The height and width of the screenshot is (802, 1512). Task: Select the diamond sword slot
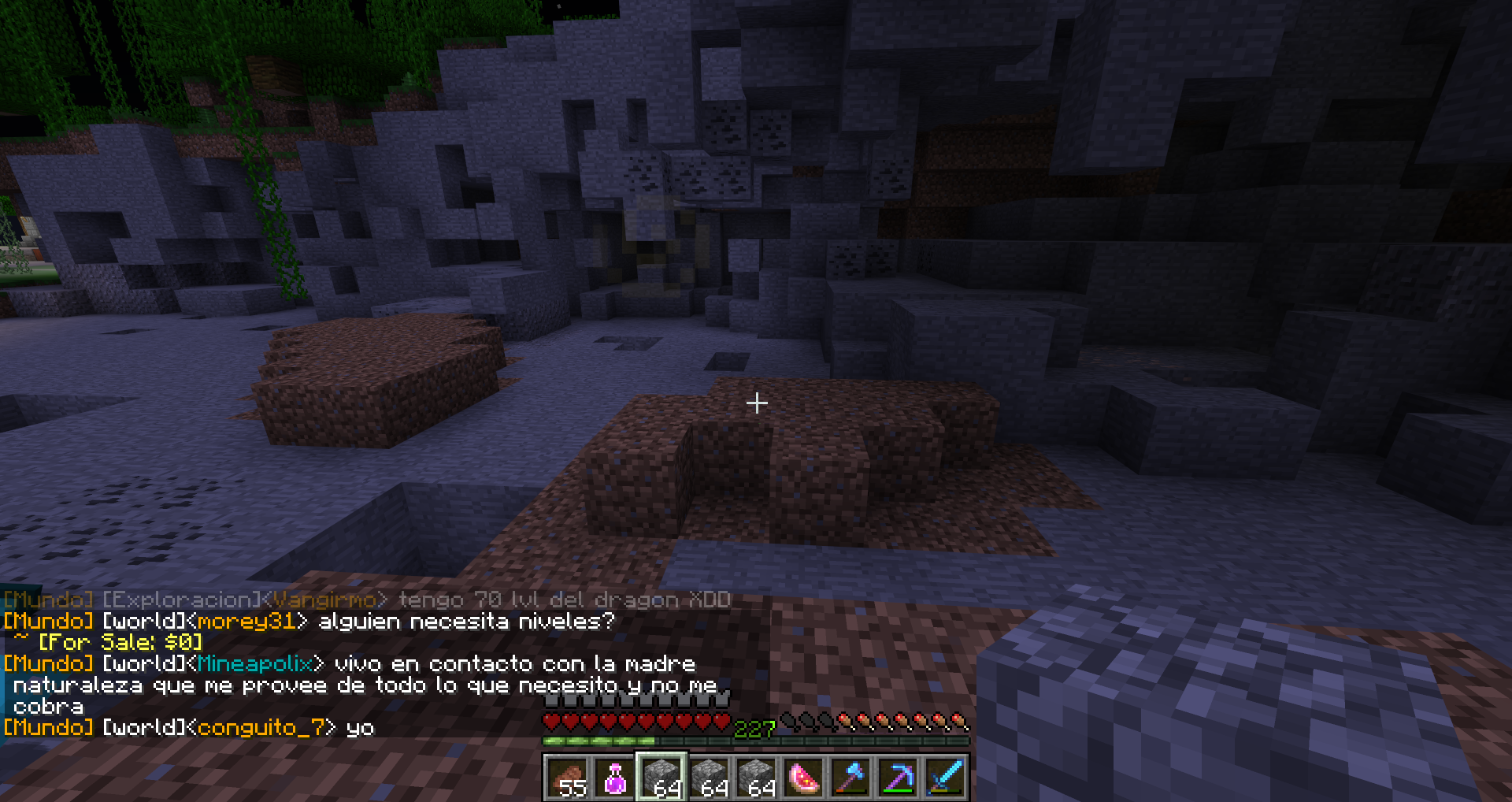click(x=945, y=778)
